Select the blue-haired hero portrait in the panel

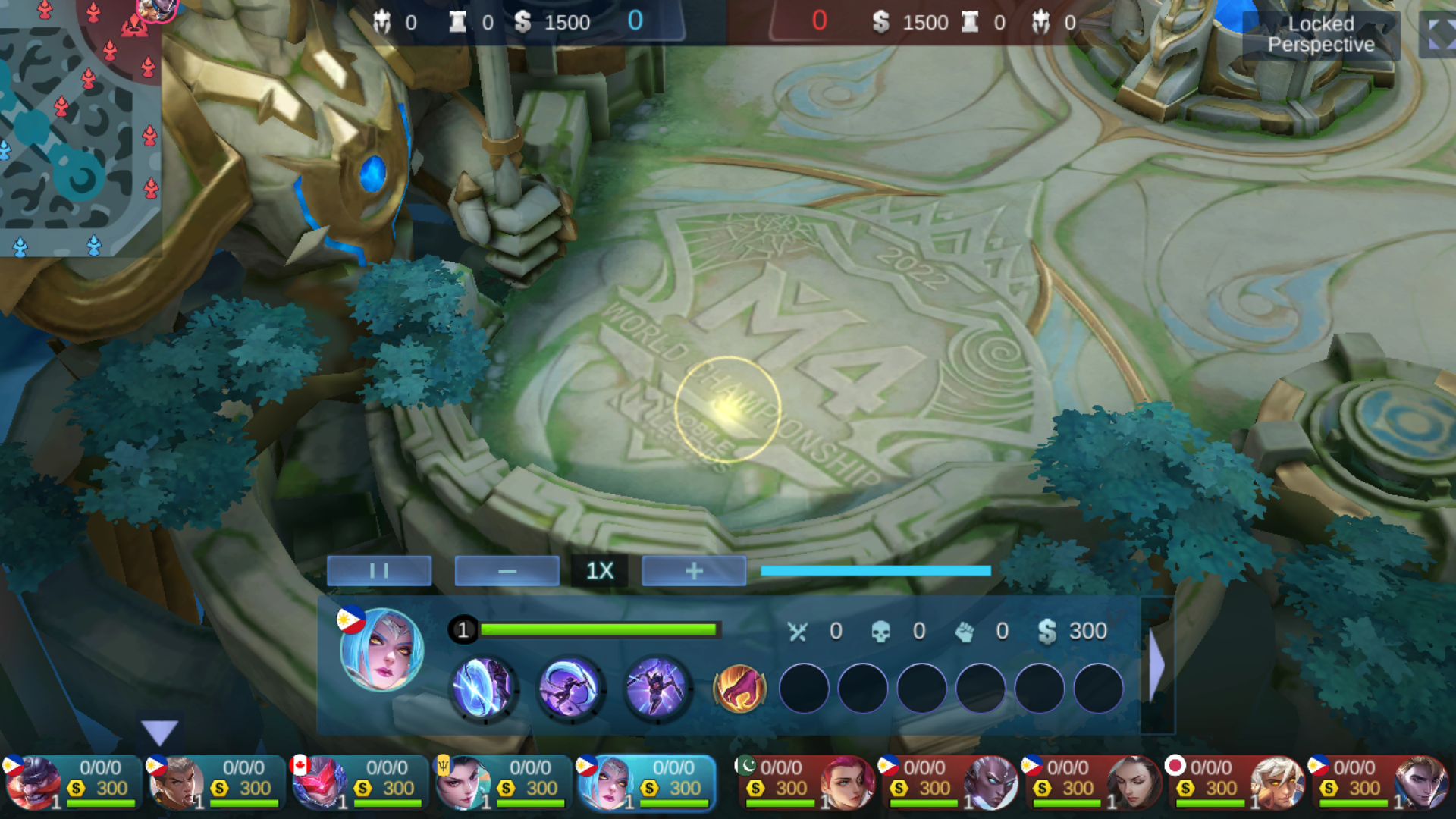tap(381, 650)
